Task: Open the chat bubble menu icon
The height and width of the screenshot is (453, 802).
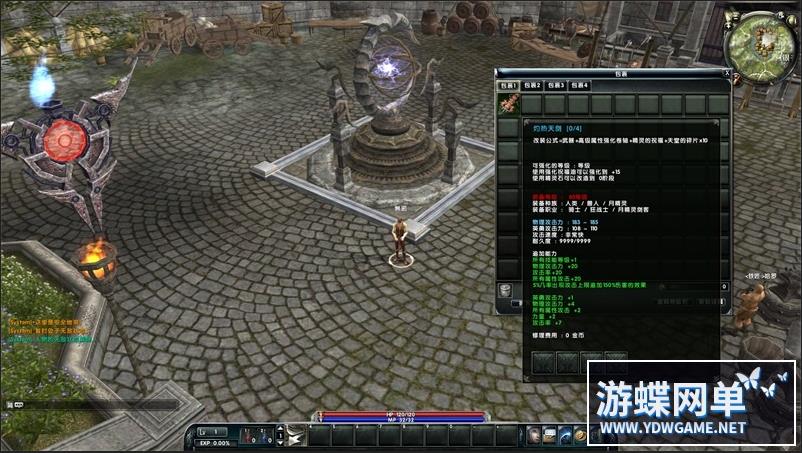Action: point(550,435)
